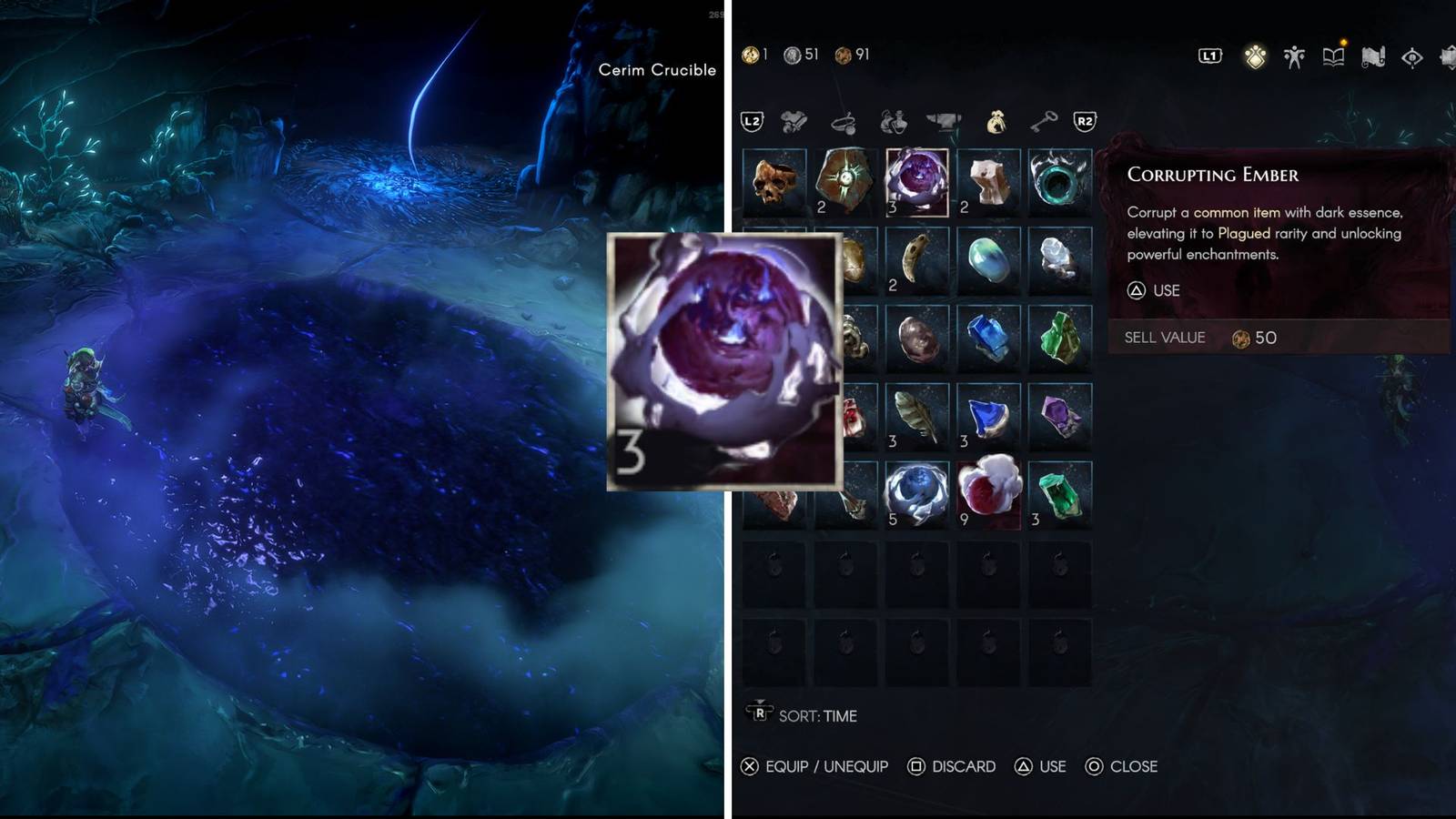Select the eye-shaped vision menu icon
This screenshot has height=819, width=1456.
coord(1411,57)
